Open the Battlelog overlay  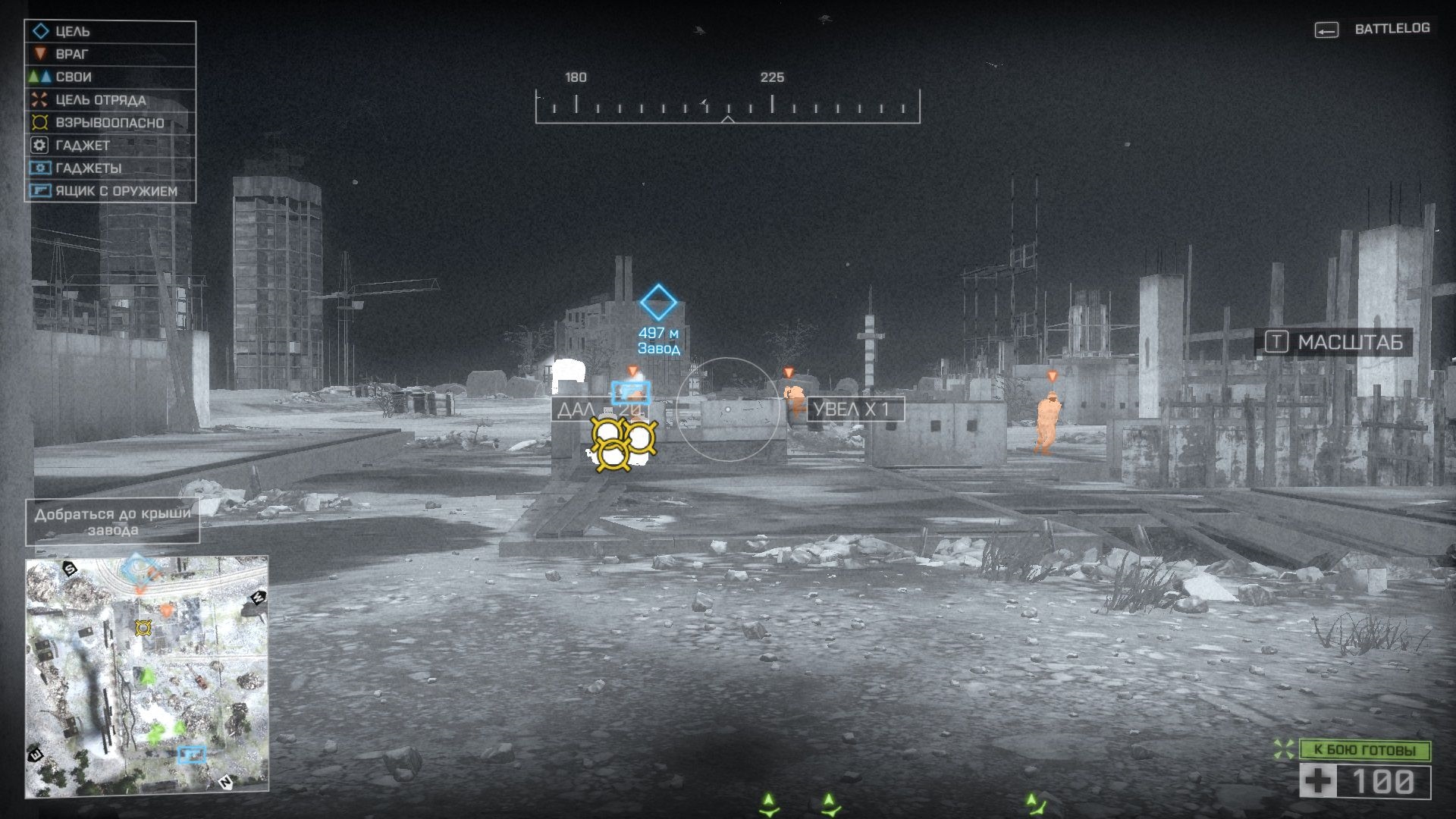coord(1373,29)
